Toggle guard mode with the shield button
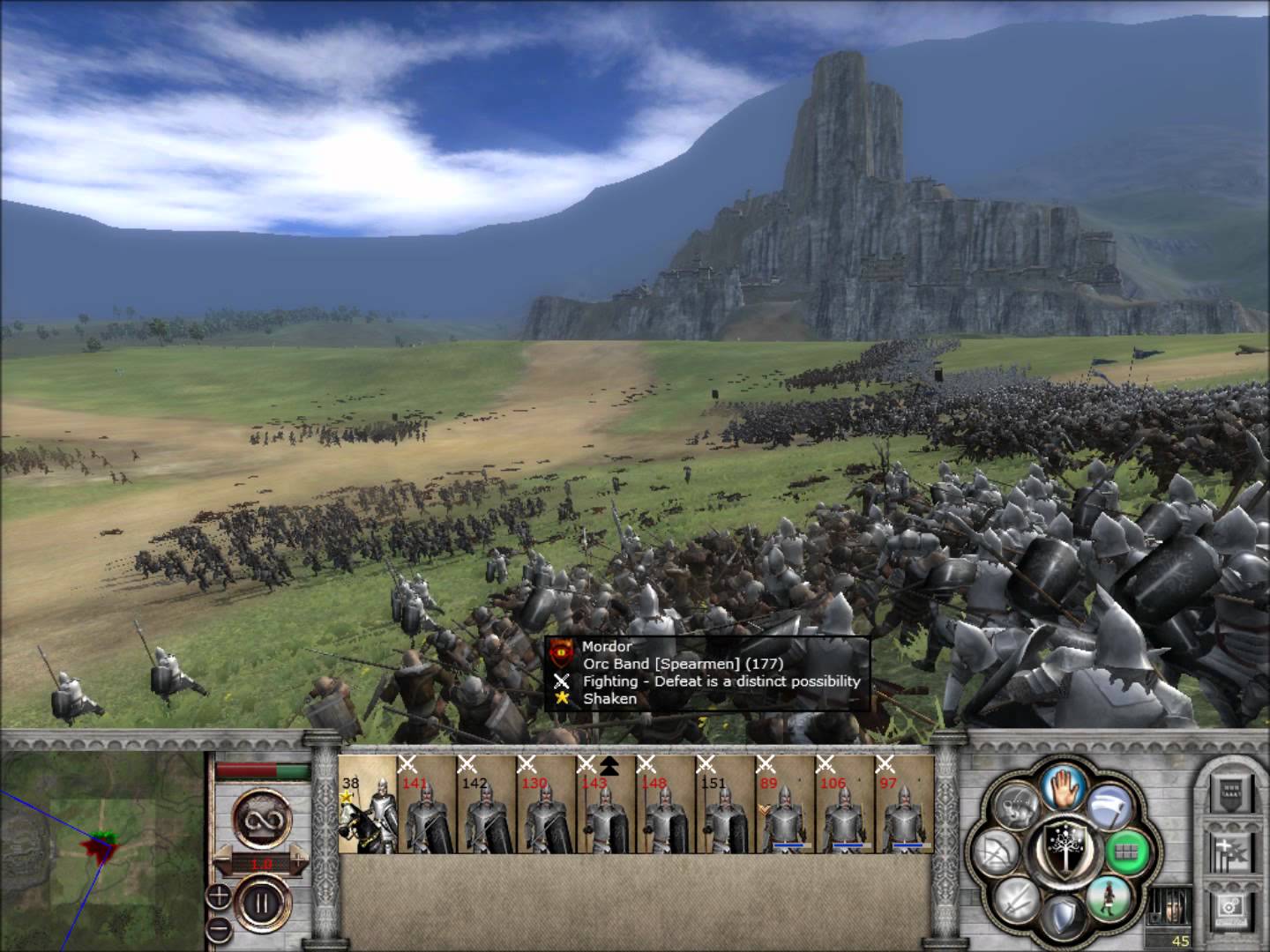Image resolution: width=1270 pixels, height=952 pixels. tap(1062, 919)
